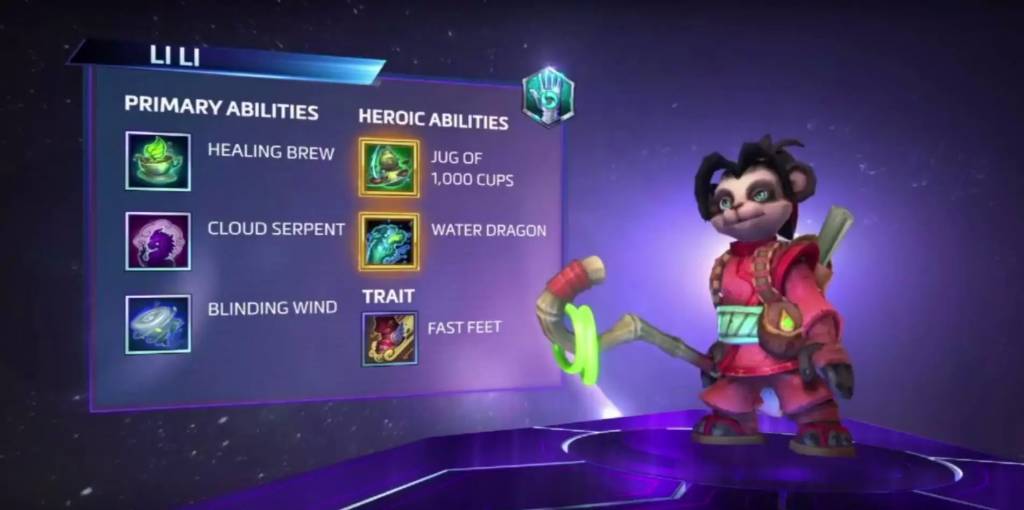Select the Water Dragon heroic ability icon
This screenshot has height=510, width=1024.
tap(389, 241)
